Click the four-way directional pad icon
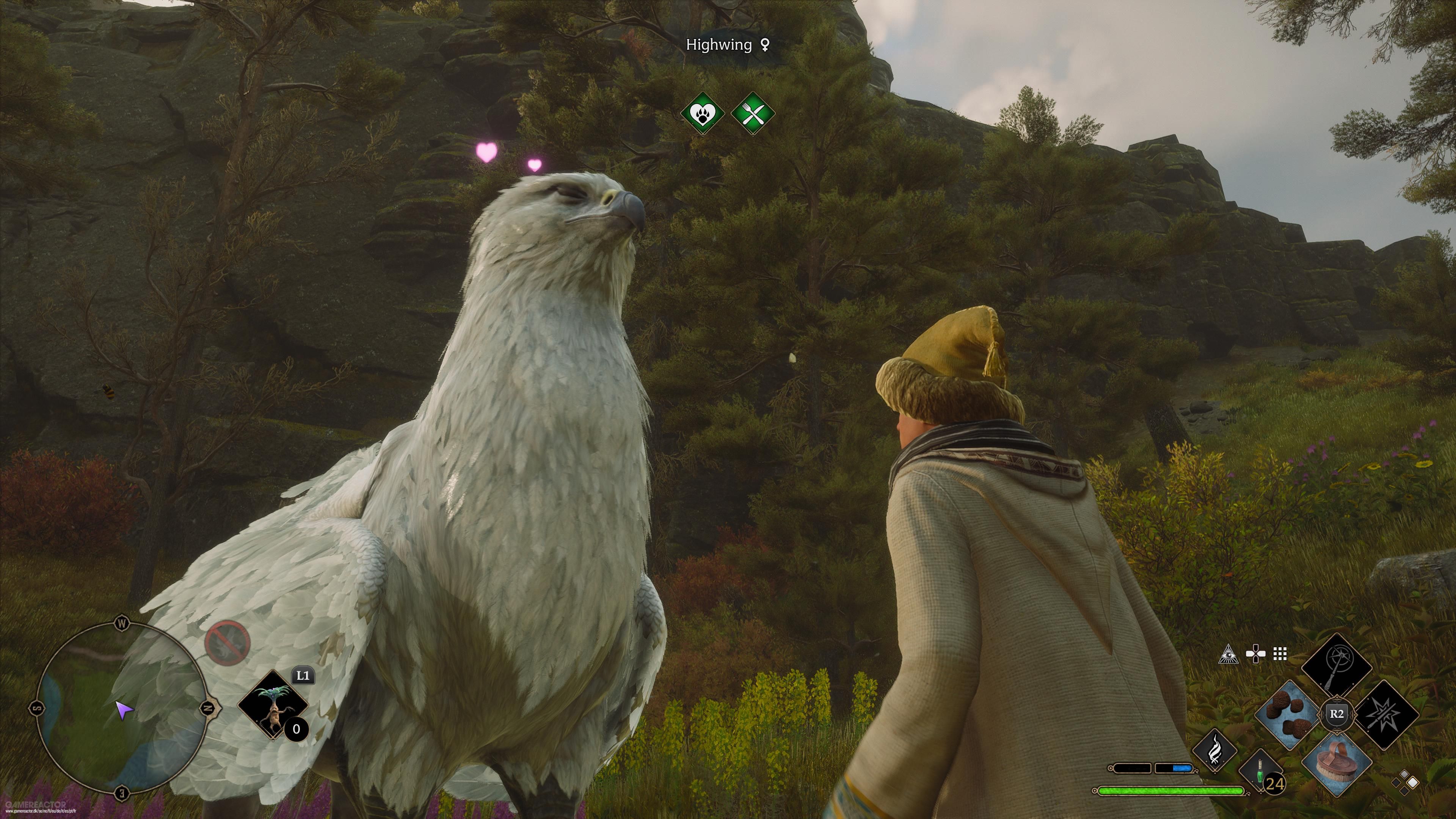Screen dimensions: 1456x819 1255,654
